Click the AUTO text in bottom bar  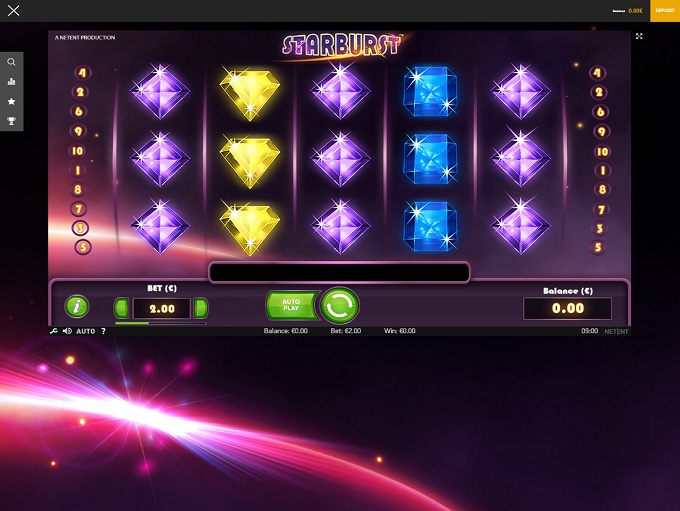point(86,331)
